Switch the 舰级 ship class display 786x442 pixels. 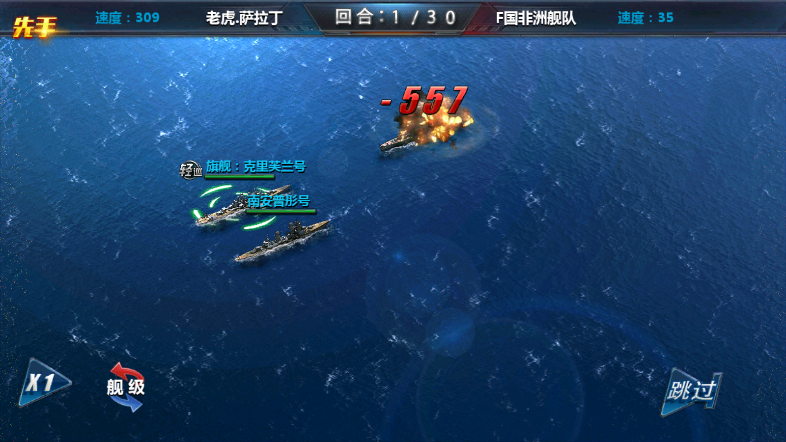(x=126, y=387)
